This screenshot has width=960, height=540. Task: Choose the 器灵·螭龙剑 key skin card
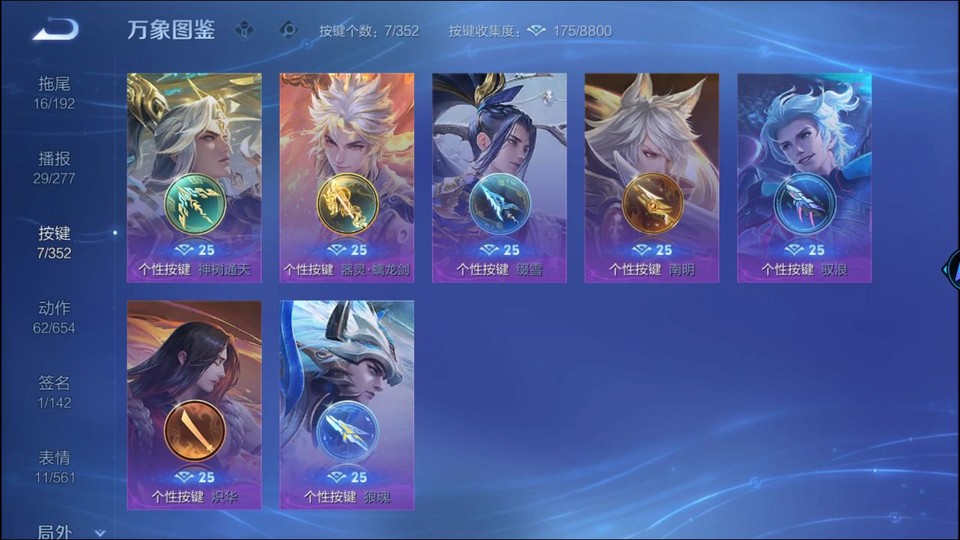347,178
